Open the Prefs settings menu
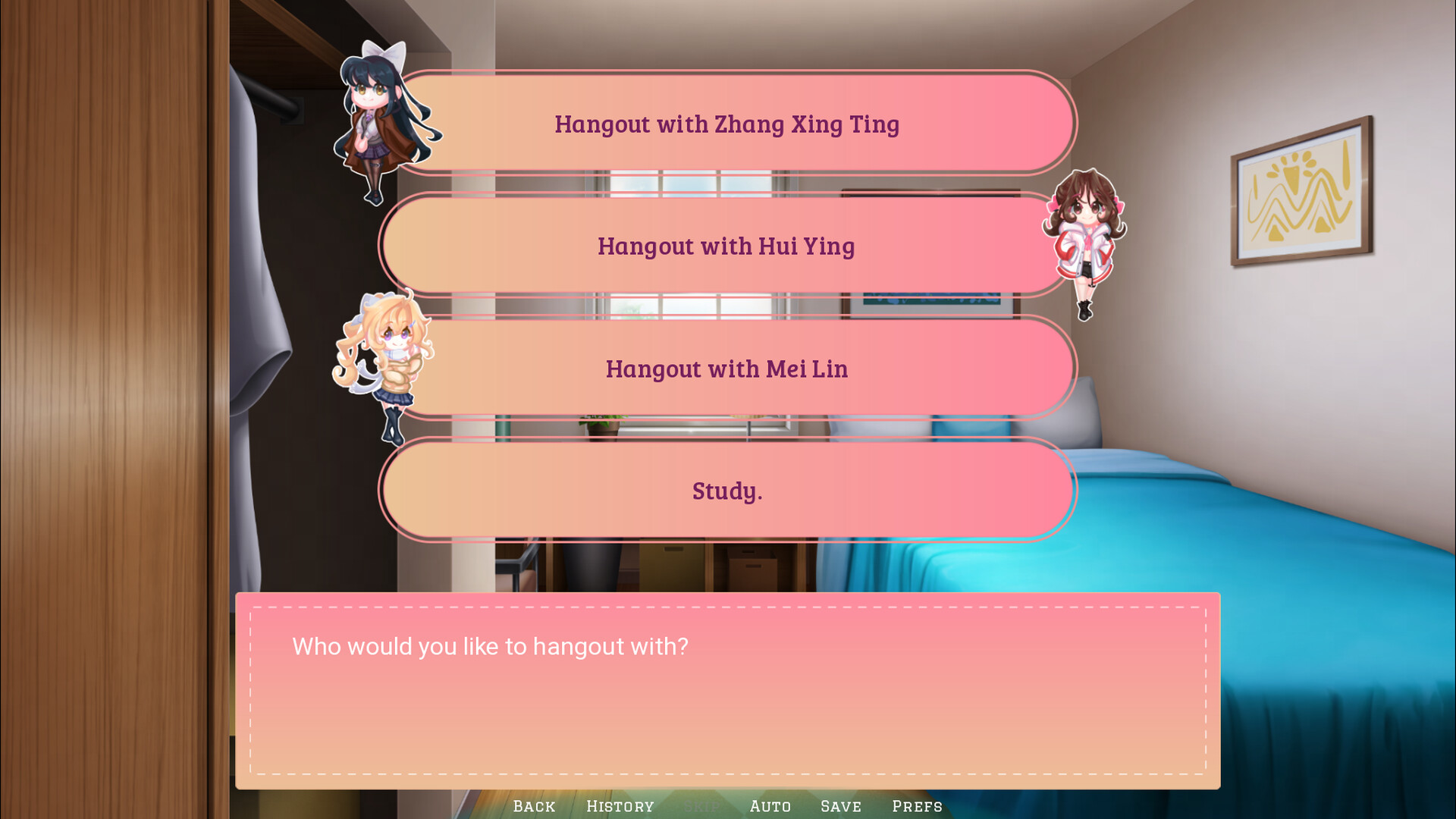 (917, 806)
